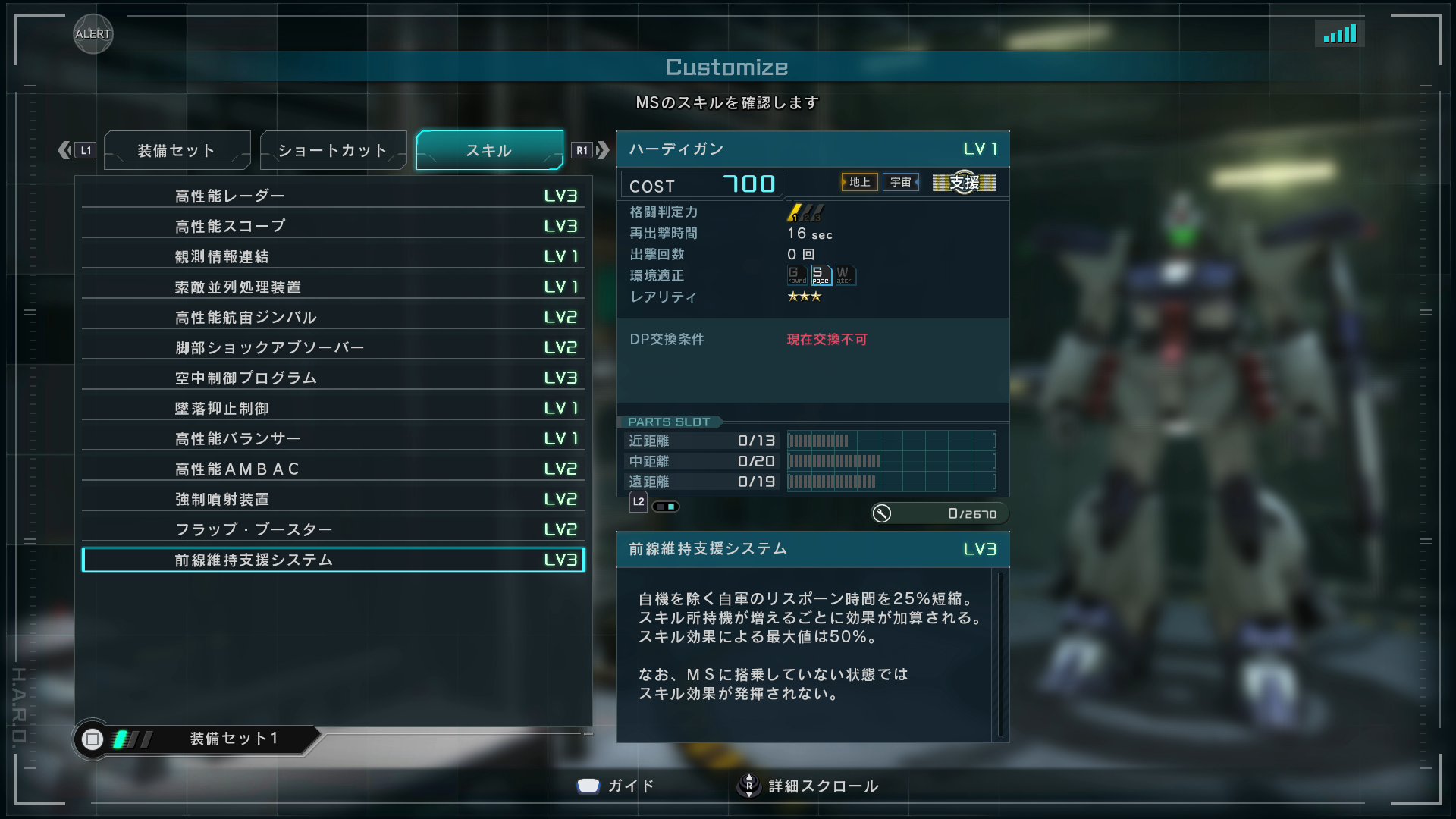Open the ガイド help option

tap(616, 786)
